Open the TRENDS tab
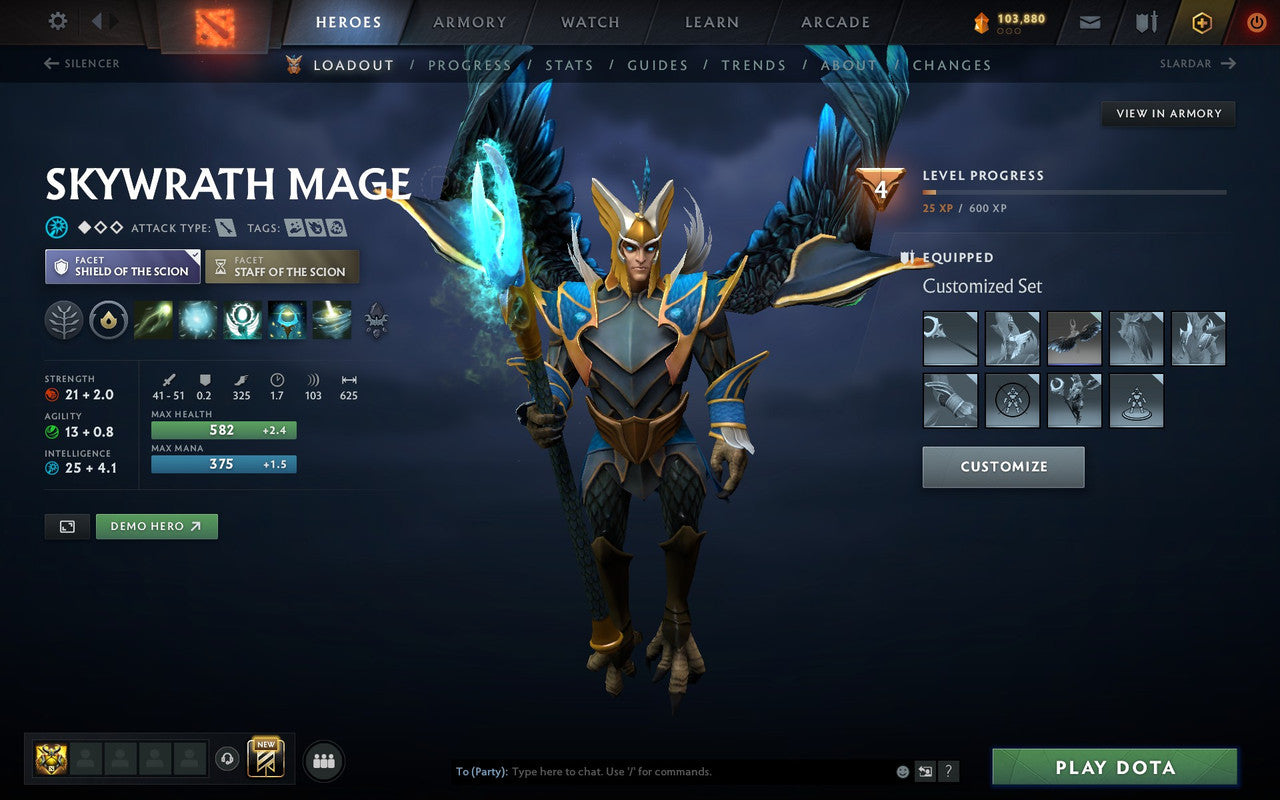The width and height of the screenshot is (1280, 800). point(754,64)
